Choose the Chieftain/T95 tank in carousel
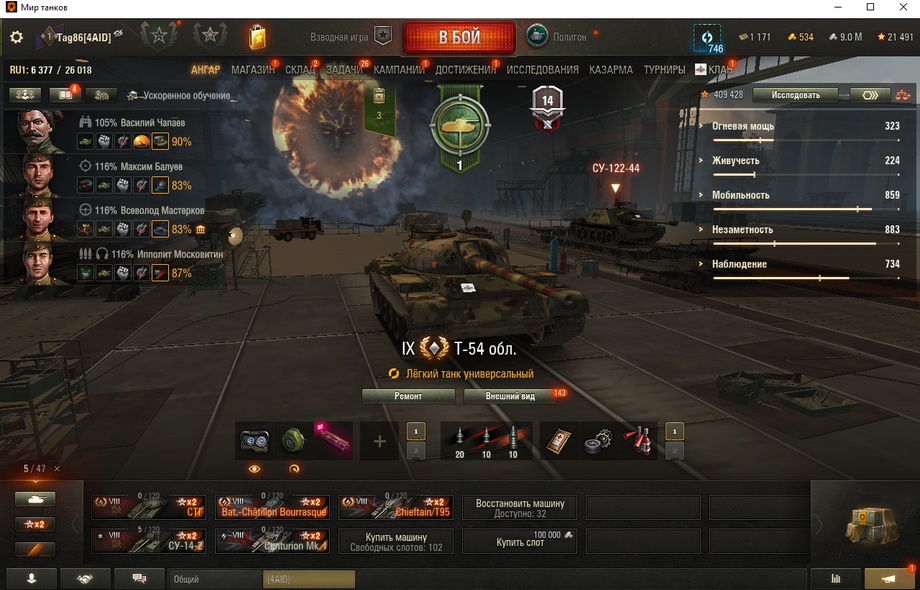 395,507
